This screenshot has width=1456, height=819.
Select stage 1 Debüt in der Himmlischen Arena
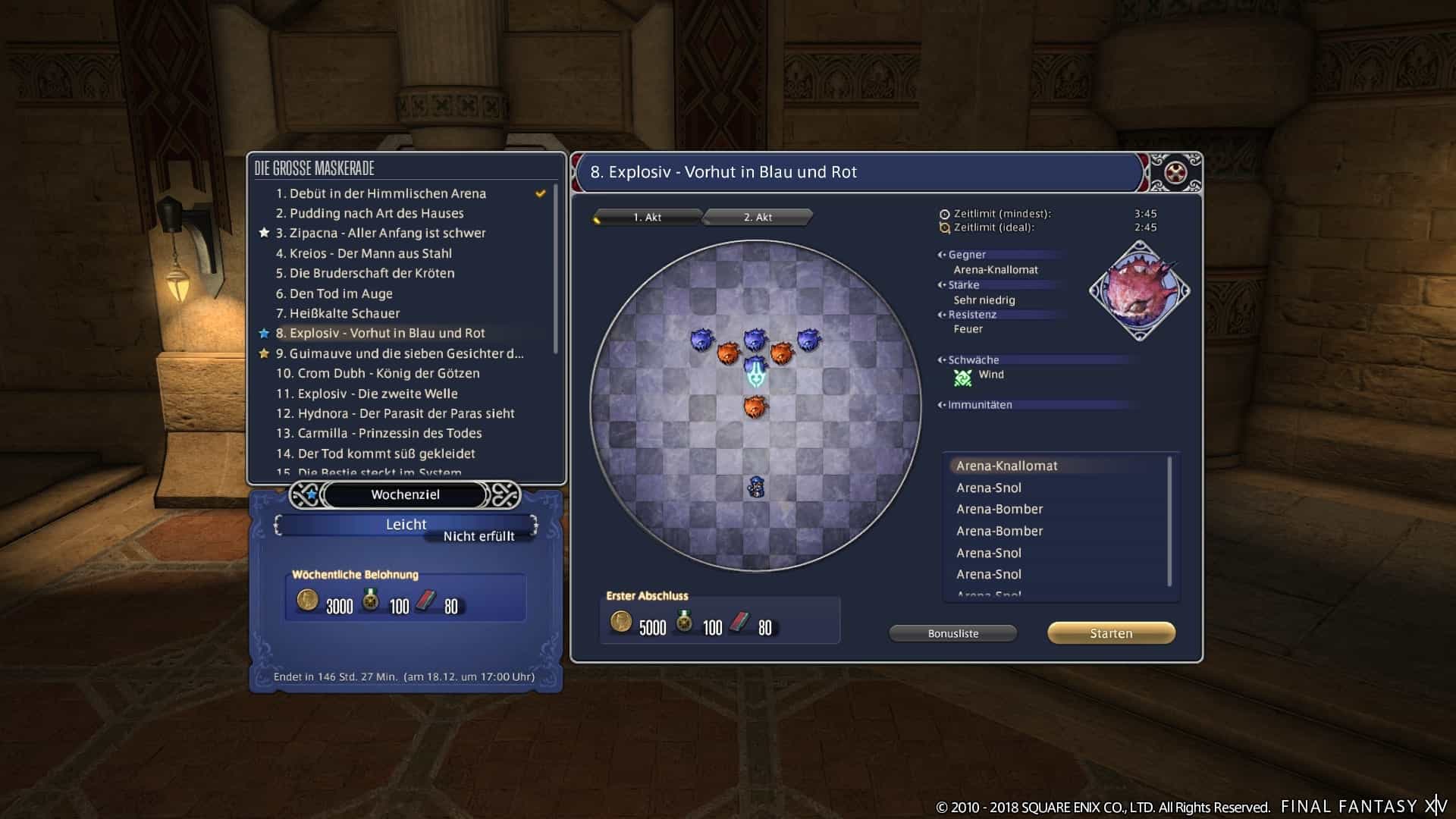(381, 193)
